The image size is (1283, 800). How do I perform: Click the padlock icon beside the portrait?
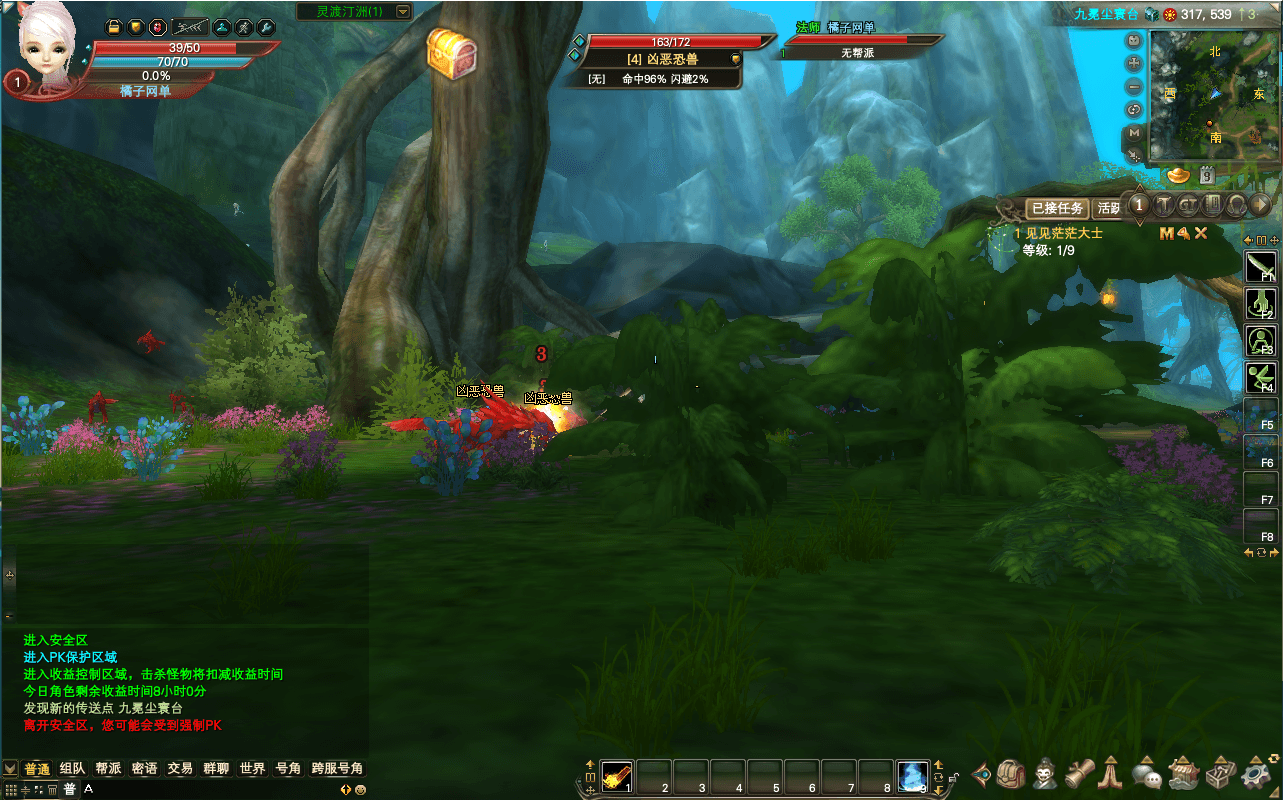point(114,26)
